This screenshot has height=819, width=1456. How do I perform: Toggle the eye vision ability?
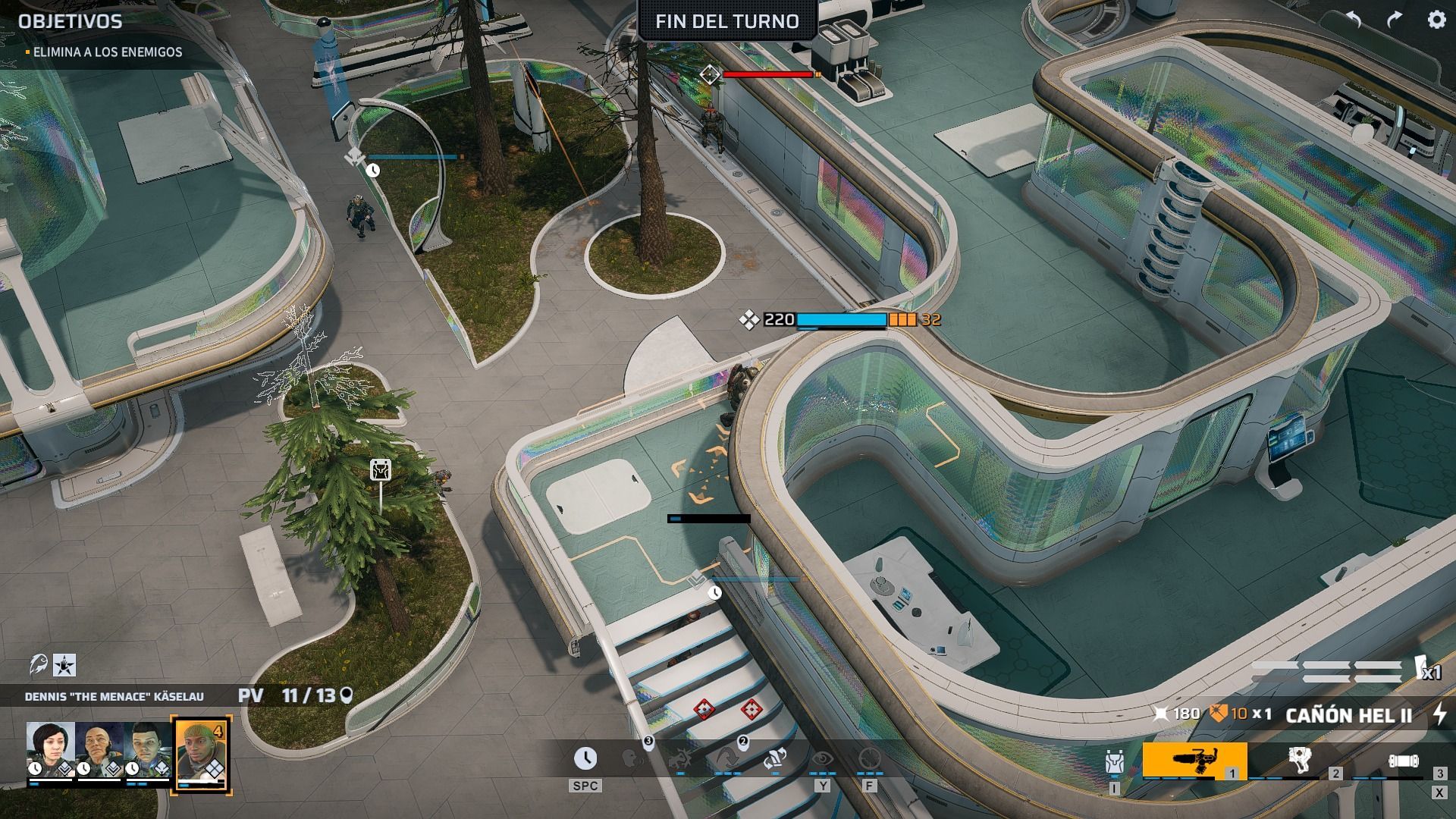pos(822,758)
